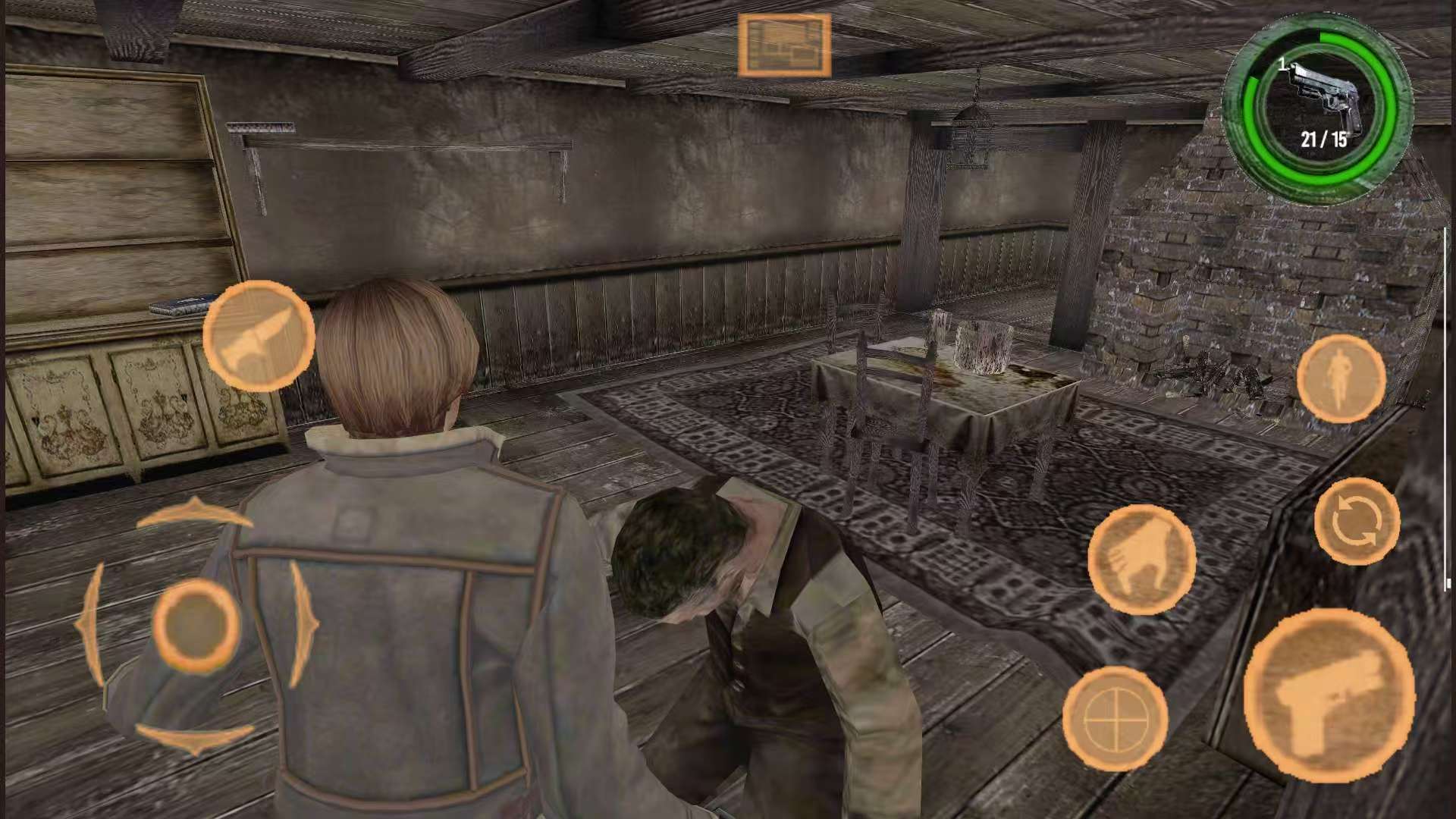Tap the knife attack button
The image size is (1456, 819).
pyautogui.click(x=259, y=336)
